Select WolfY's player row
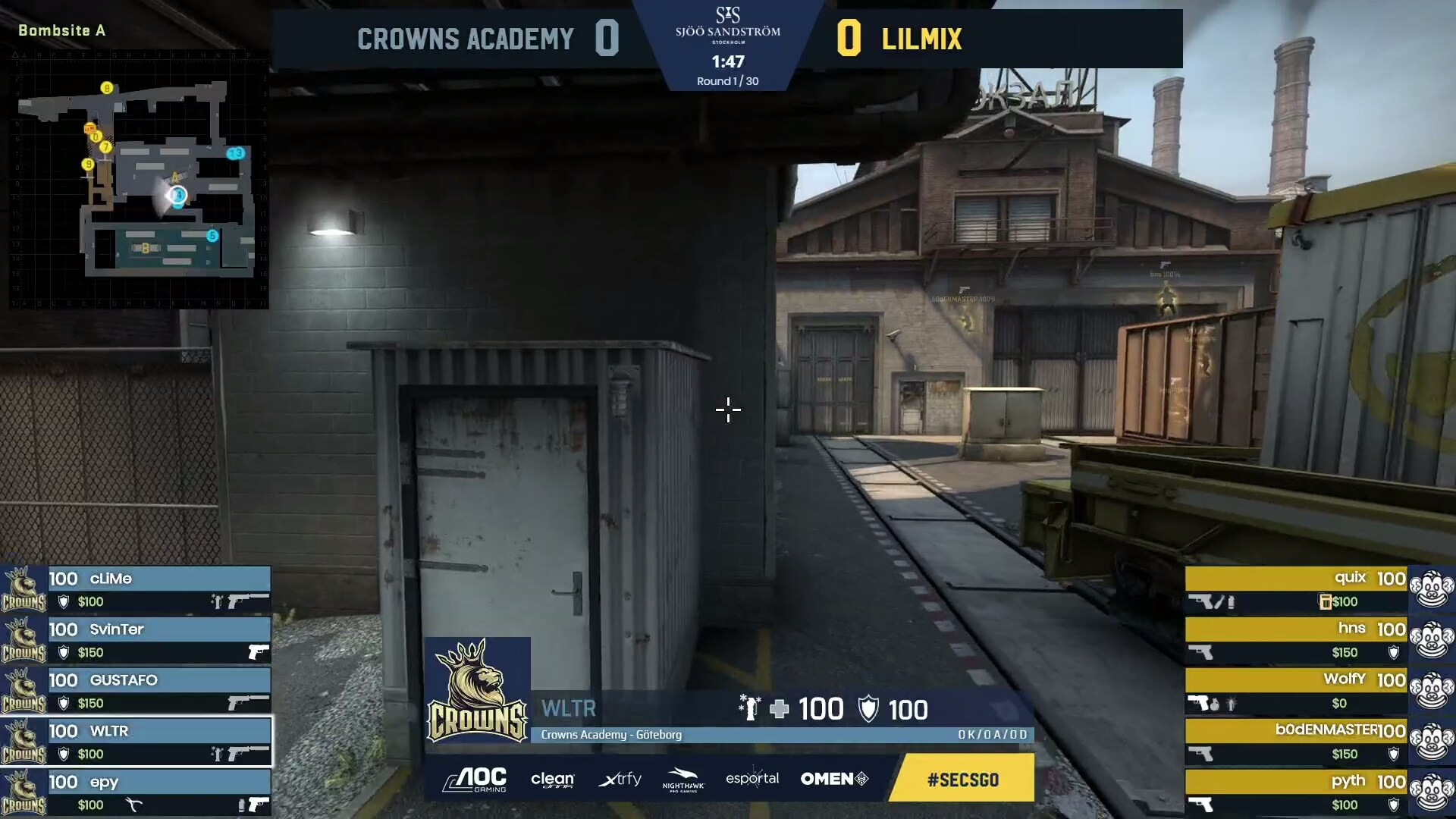This screenshot has width=1456, height=819. [x=1296, y=690]
